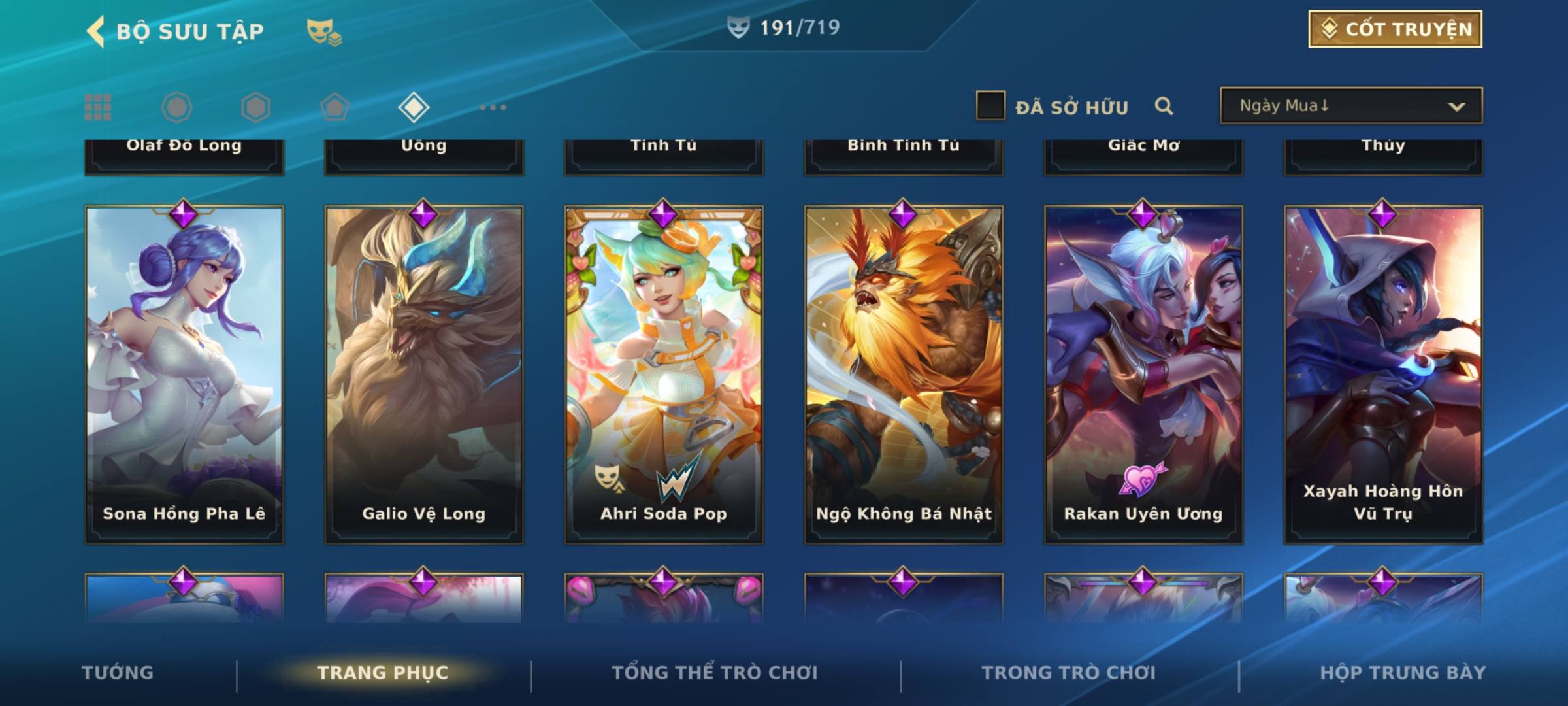Choose the pentagon rarity filter
Image resolution: width=1568 pixels, height=706 pixels.
[x=335, y=107]
